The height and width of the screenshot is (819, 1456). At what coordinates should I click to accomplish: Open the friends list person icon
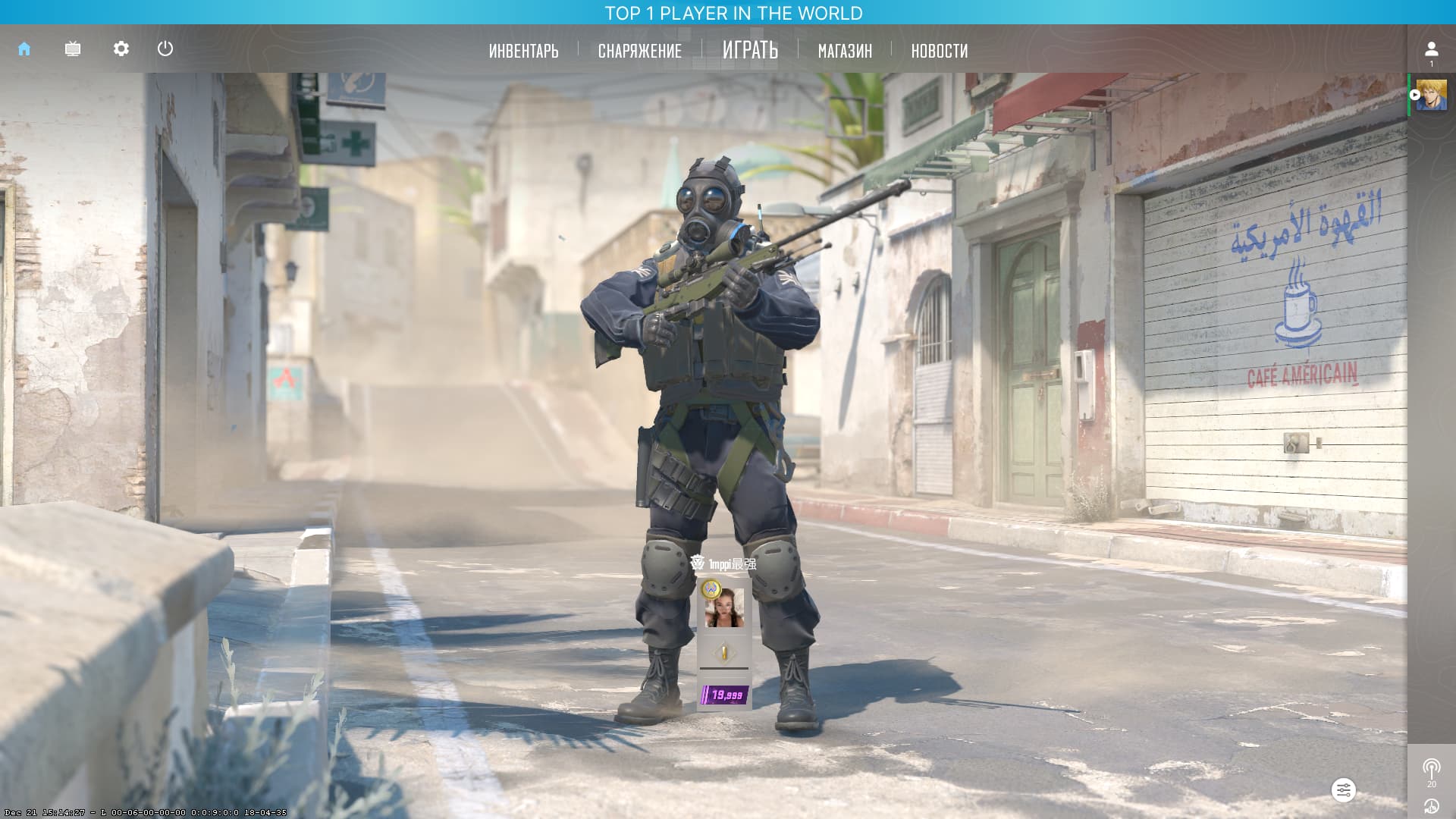click(x=1431, y=49)
